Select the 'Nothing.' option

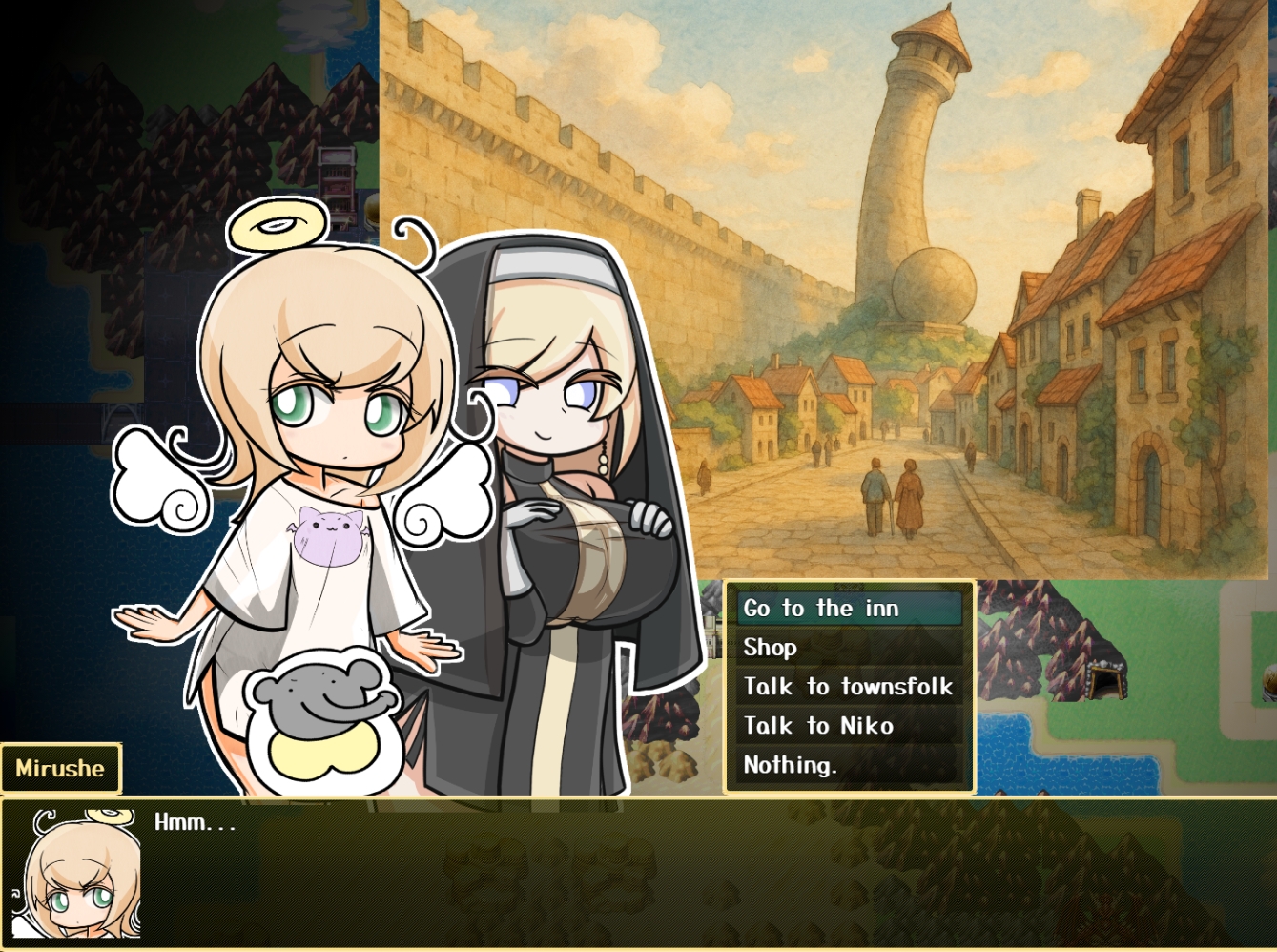point(849,765)
